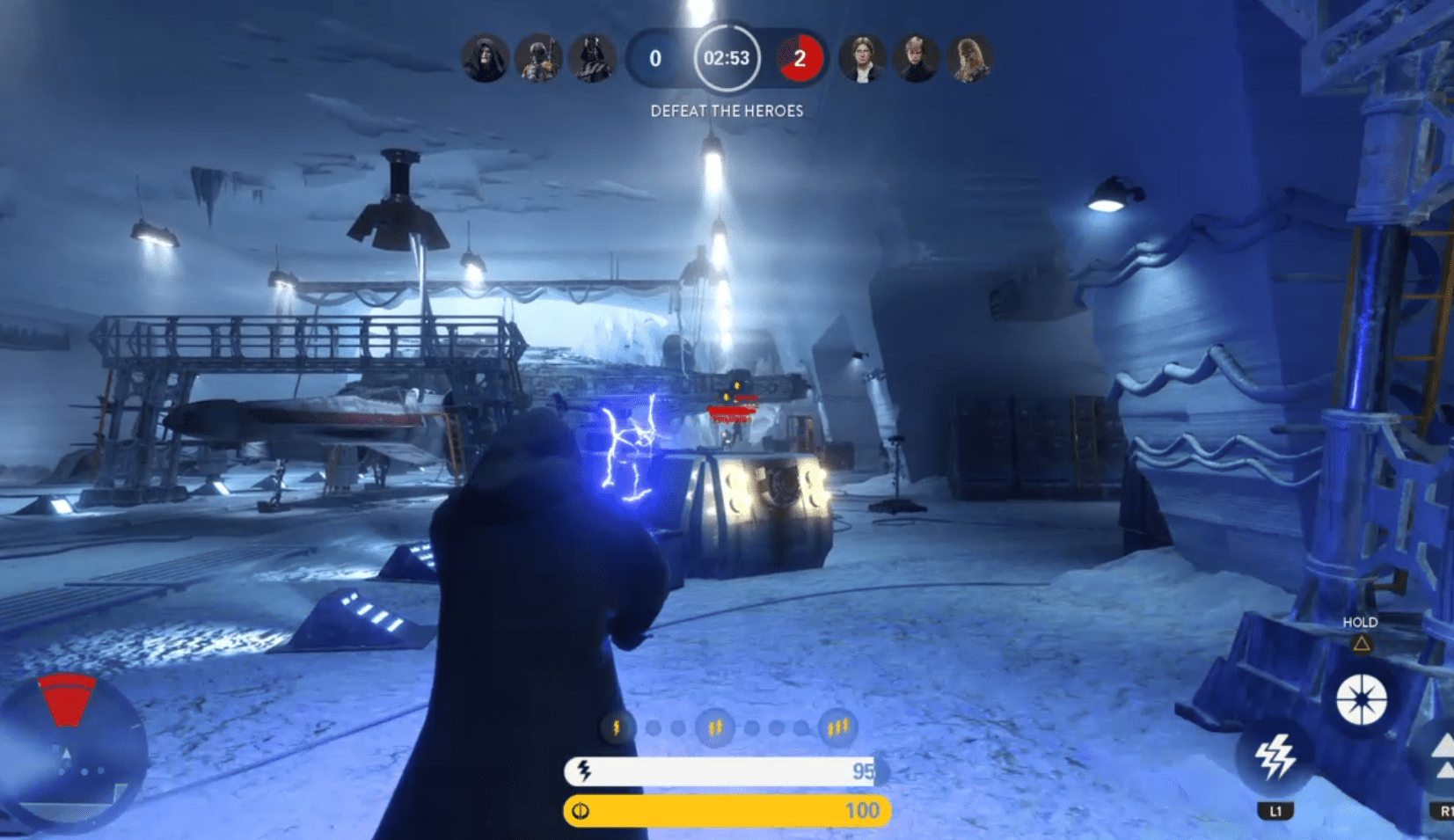Select the Chewbacca portrait
1454x840 pixels.
click(x=969, y=59)
